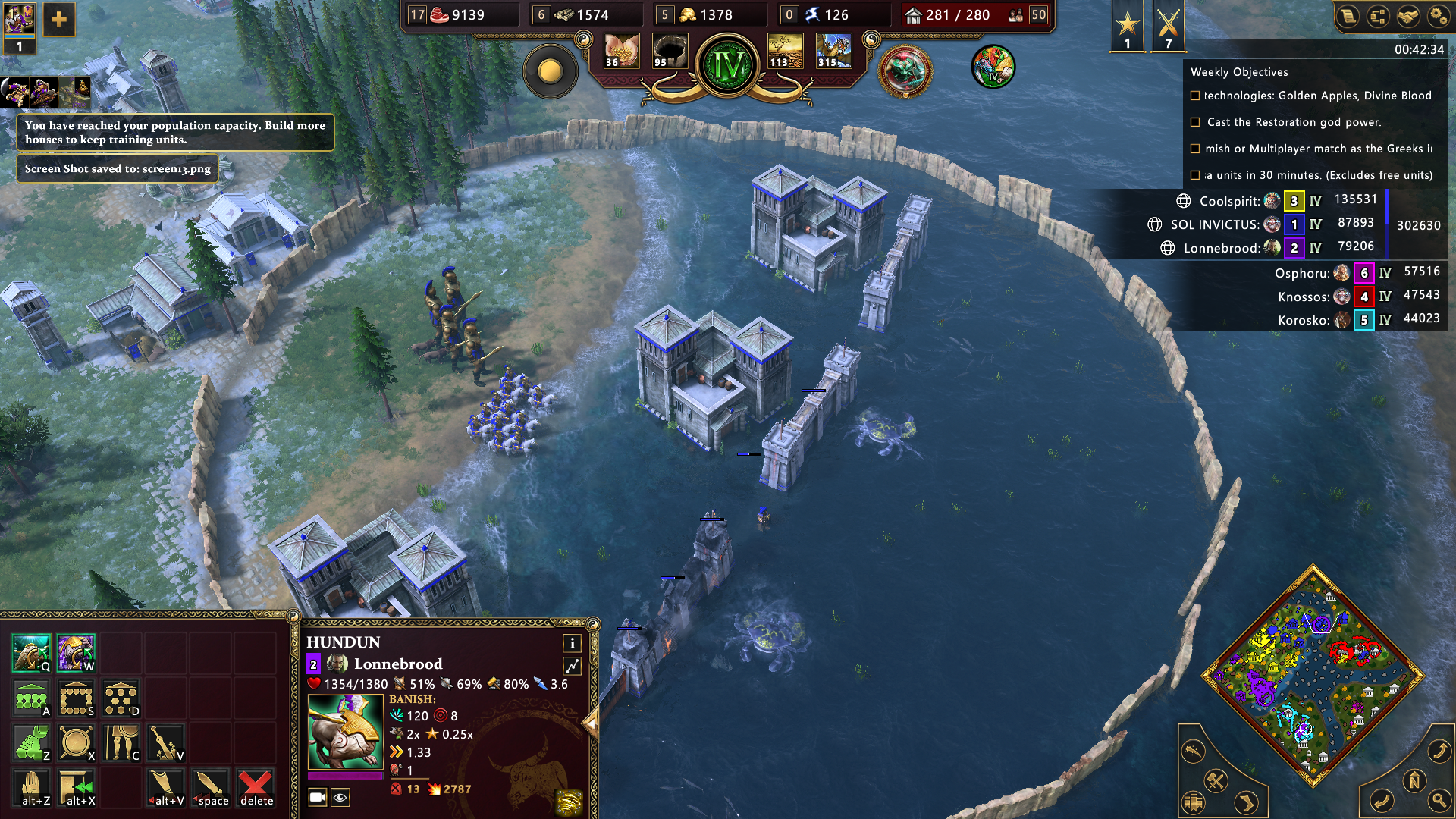Image resolution: width=1456 pixels, height=819 pixels.
Task: Open the settings gear menu
Action: tap(1438, 17)
